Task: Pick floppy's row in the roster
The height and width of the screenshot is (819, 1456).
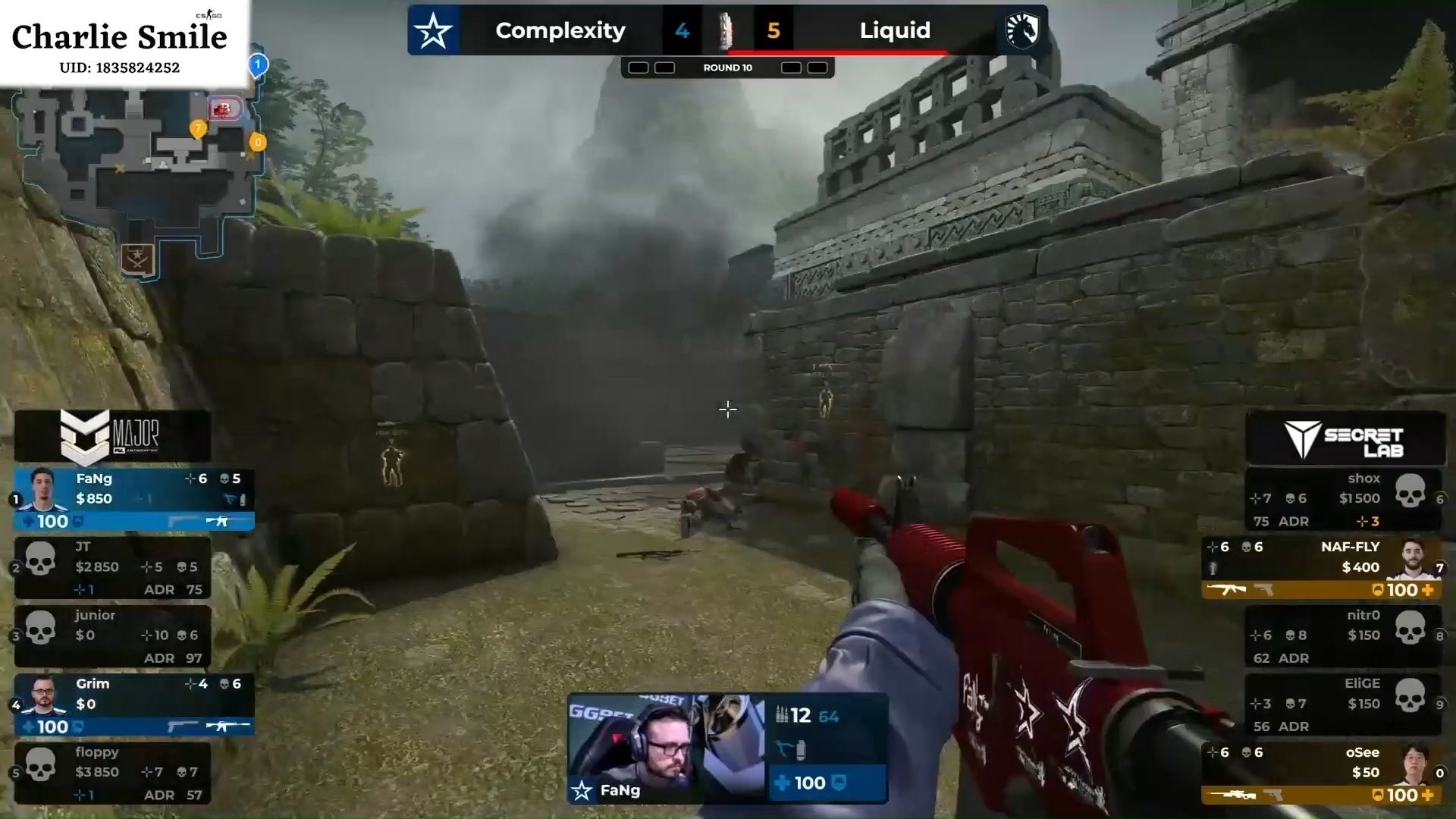Action: pyautogui.click(x=112, y=773)
